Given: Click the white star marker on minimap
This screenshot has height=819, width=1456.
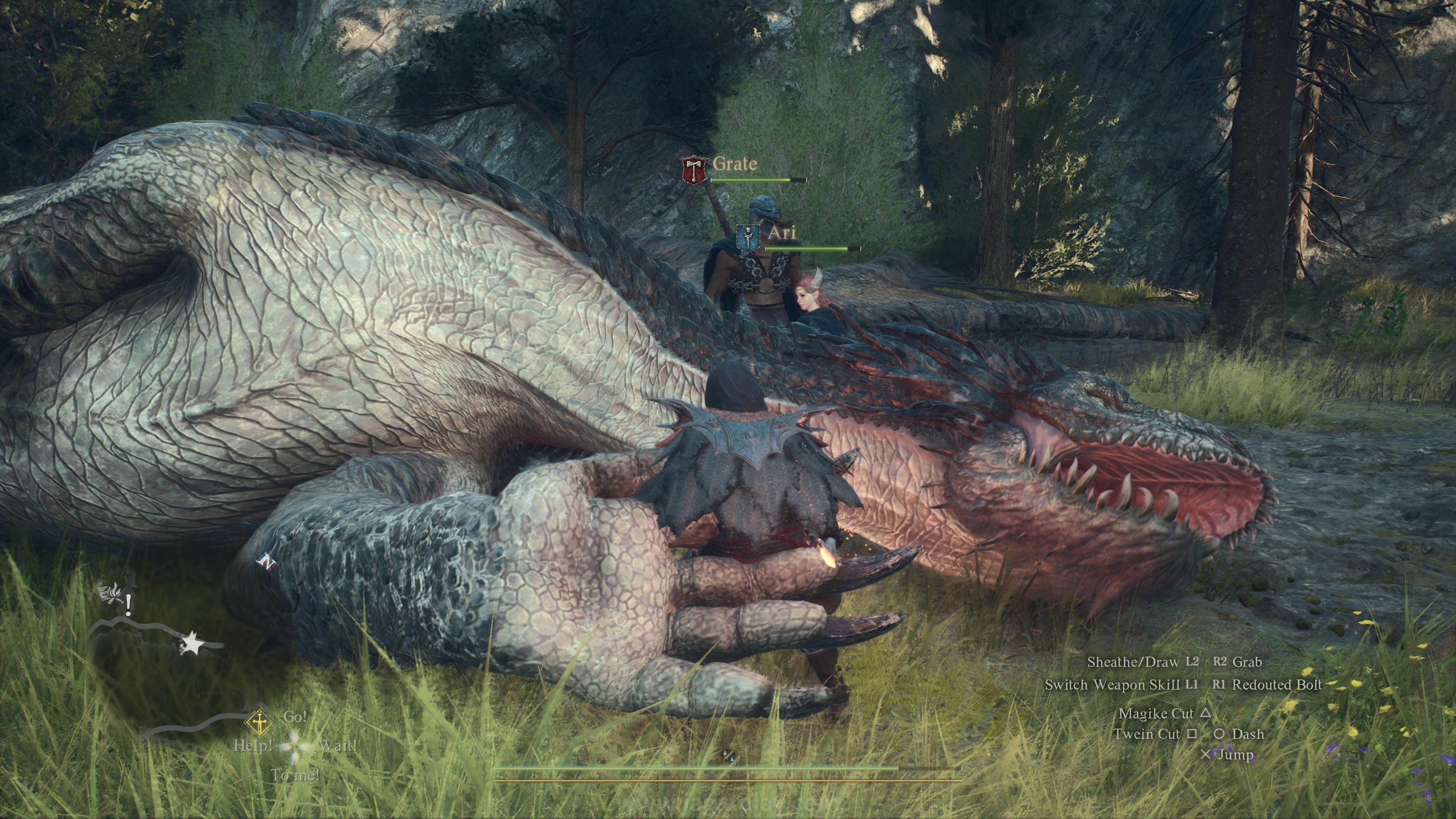Looking at the screenshot, I should (192, 644).
